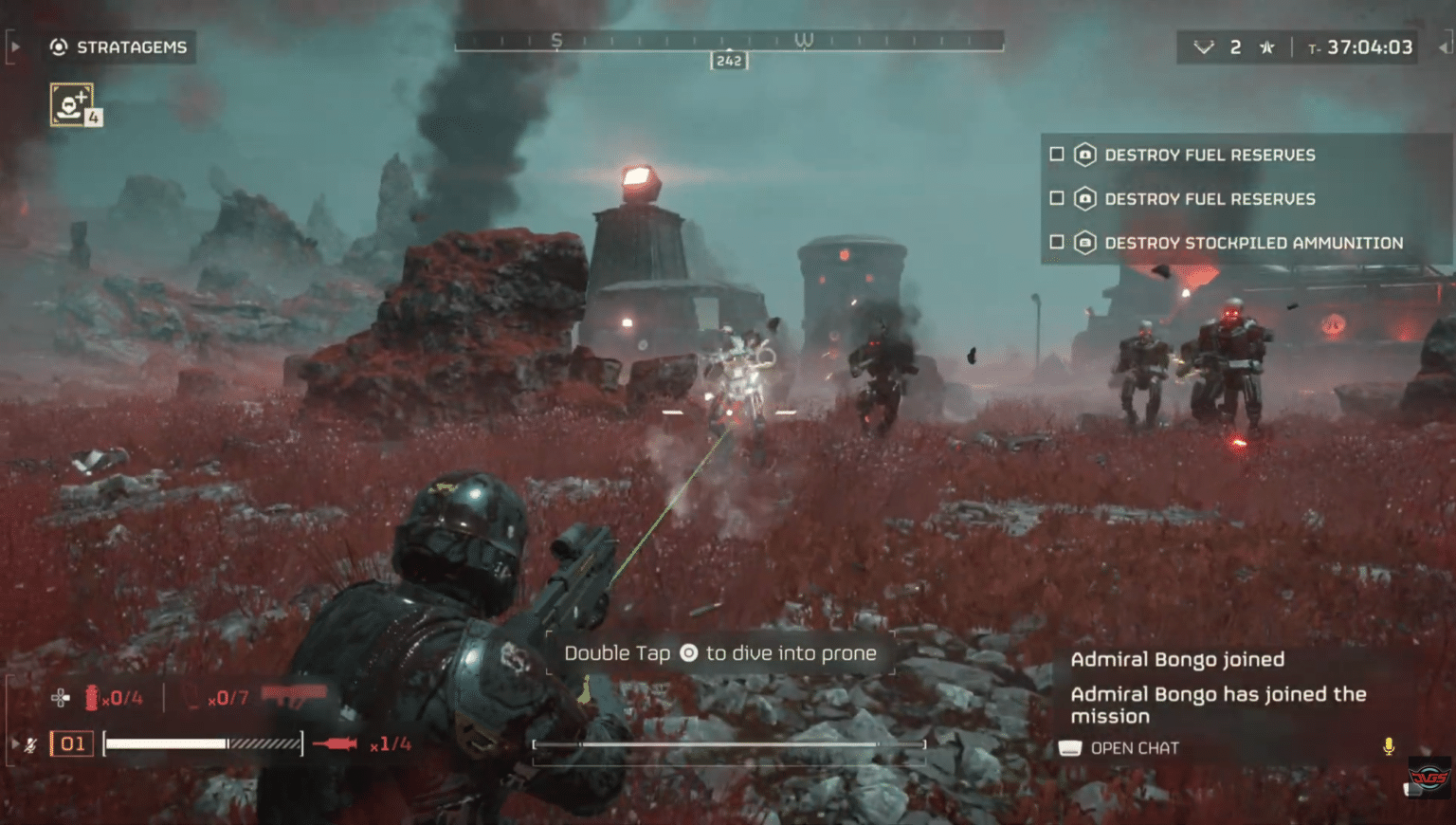Check the second Destroy Fuel Reserves objective
1456x825 pixels.
coord(1056,198)
